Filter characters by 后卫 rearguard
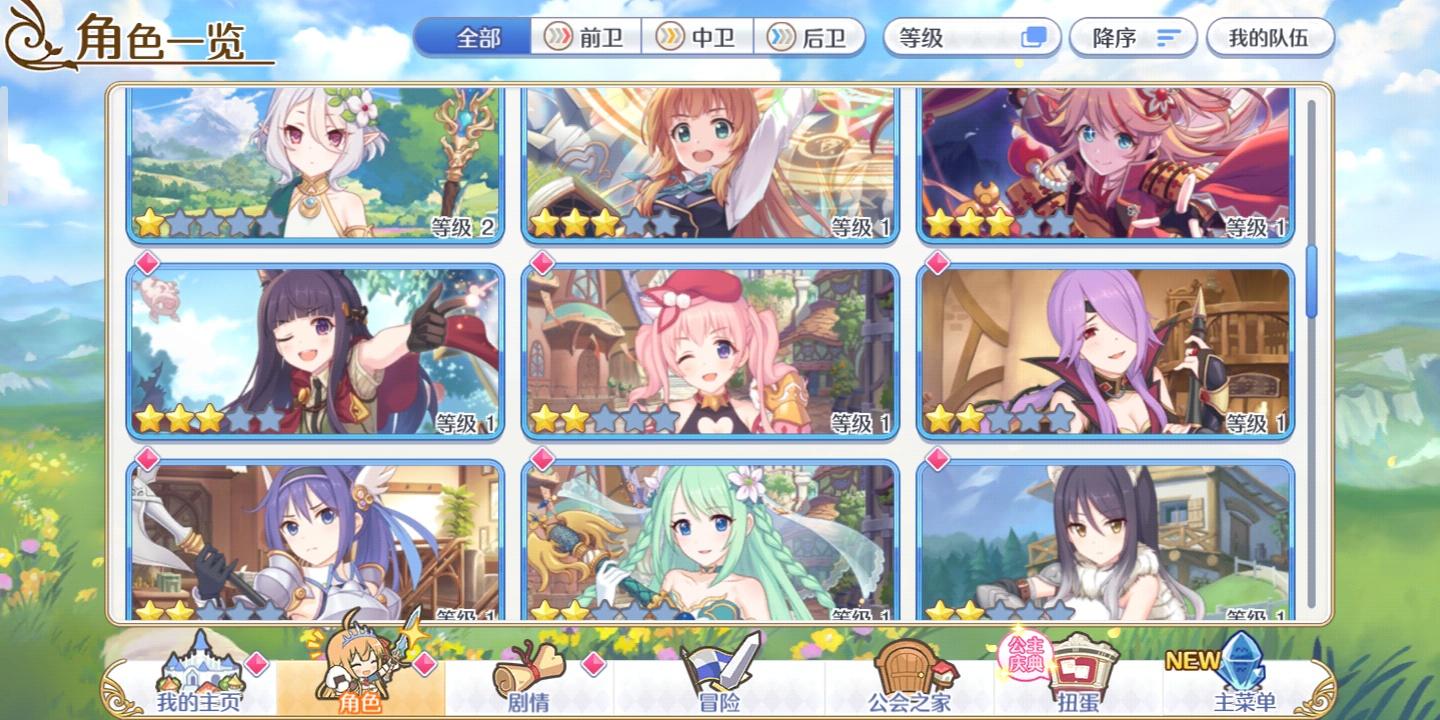1440x720 pixels. pyautogui.click(x=811, y=36)
